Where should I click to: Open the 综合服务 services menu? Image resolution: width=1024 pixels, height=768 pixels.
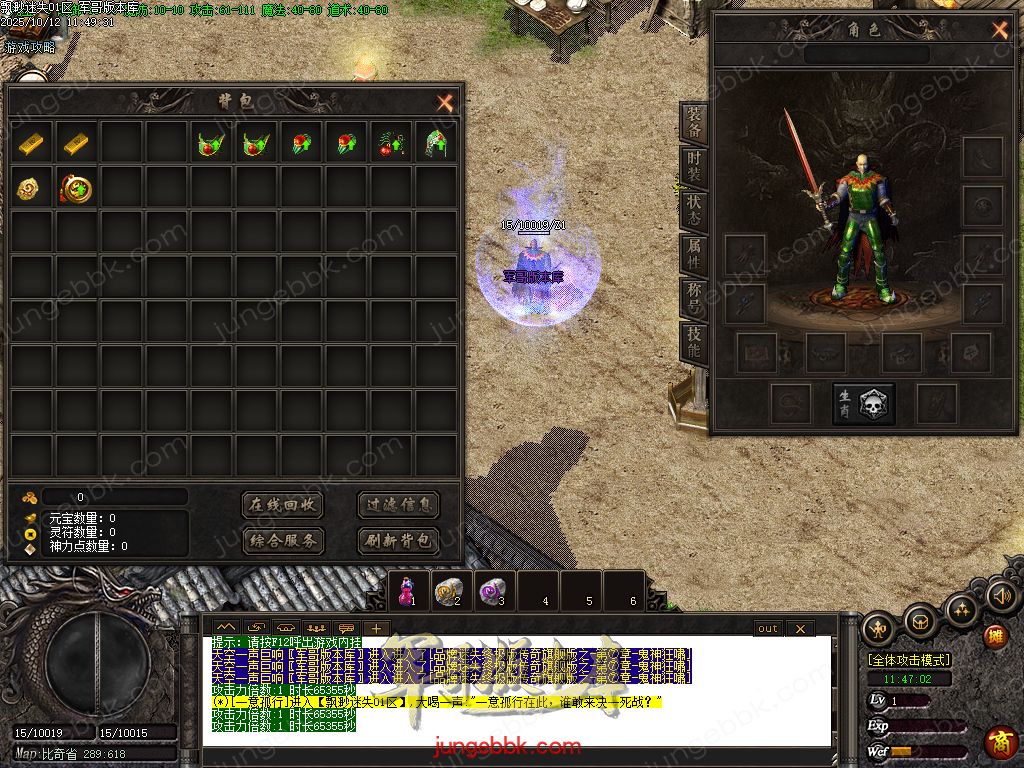(x=283, y=541)
